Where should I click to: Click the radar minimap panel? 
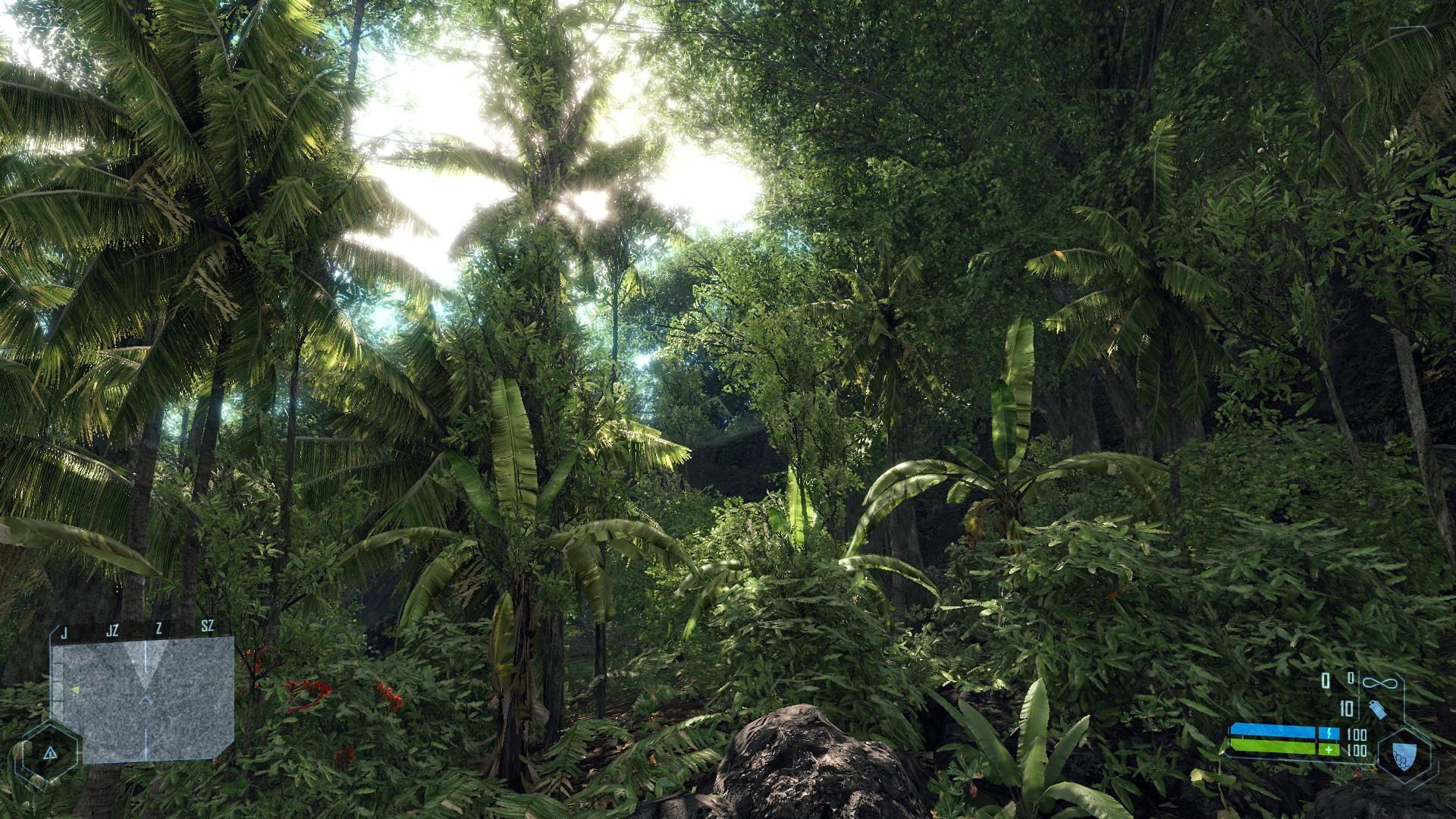tap(144, 699)
